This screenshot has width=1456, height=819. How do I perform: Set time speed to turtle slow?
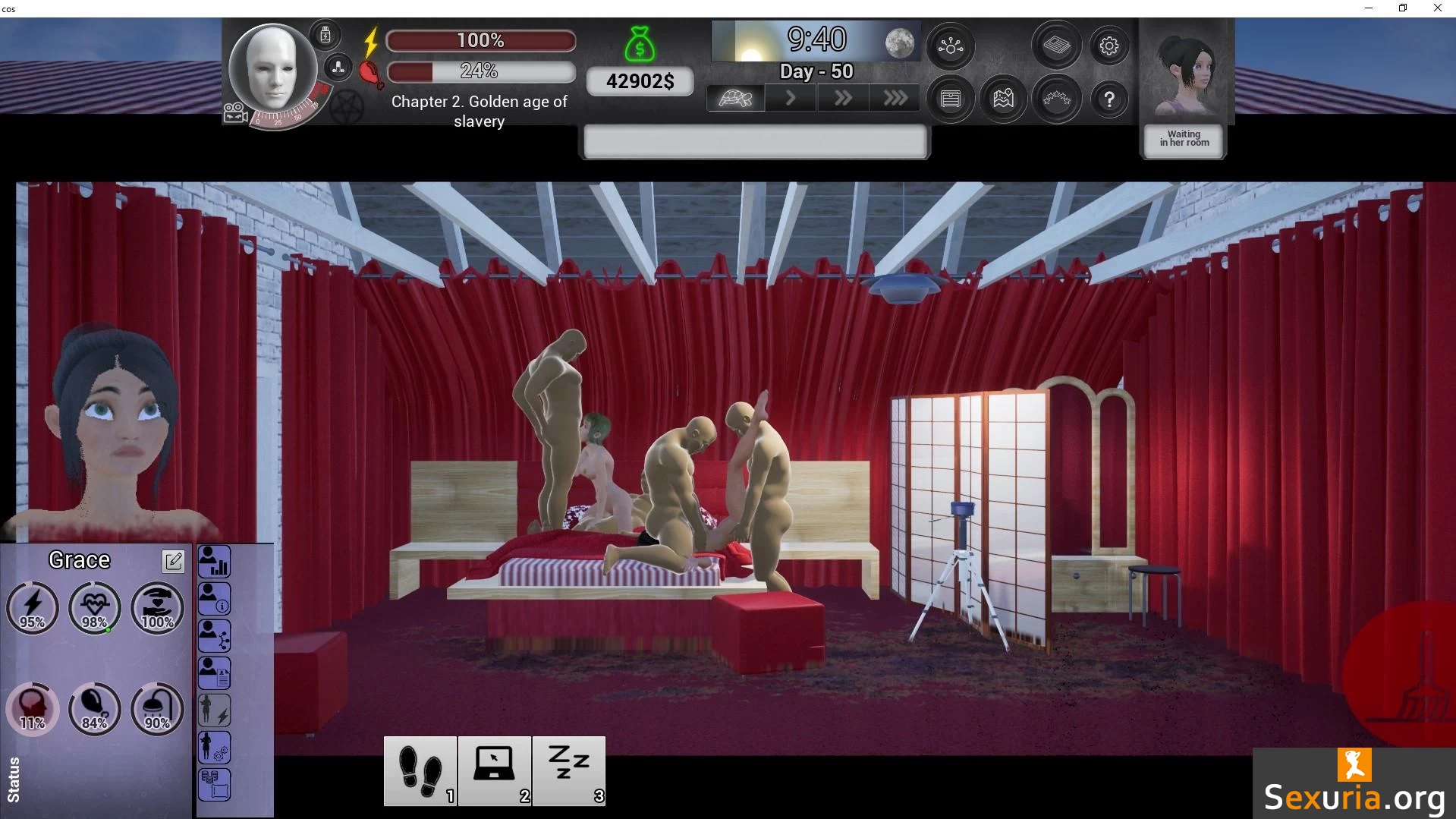734,99
